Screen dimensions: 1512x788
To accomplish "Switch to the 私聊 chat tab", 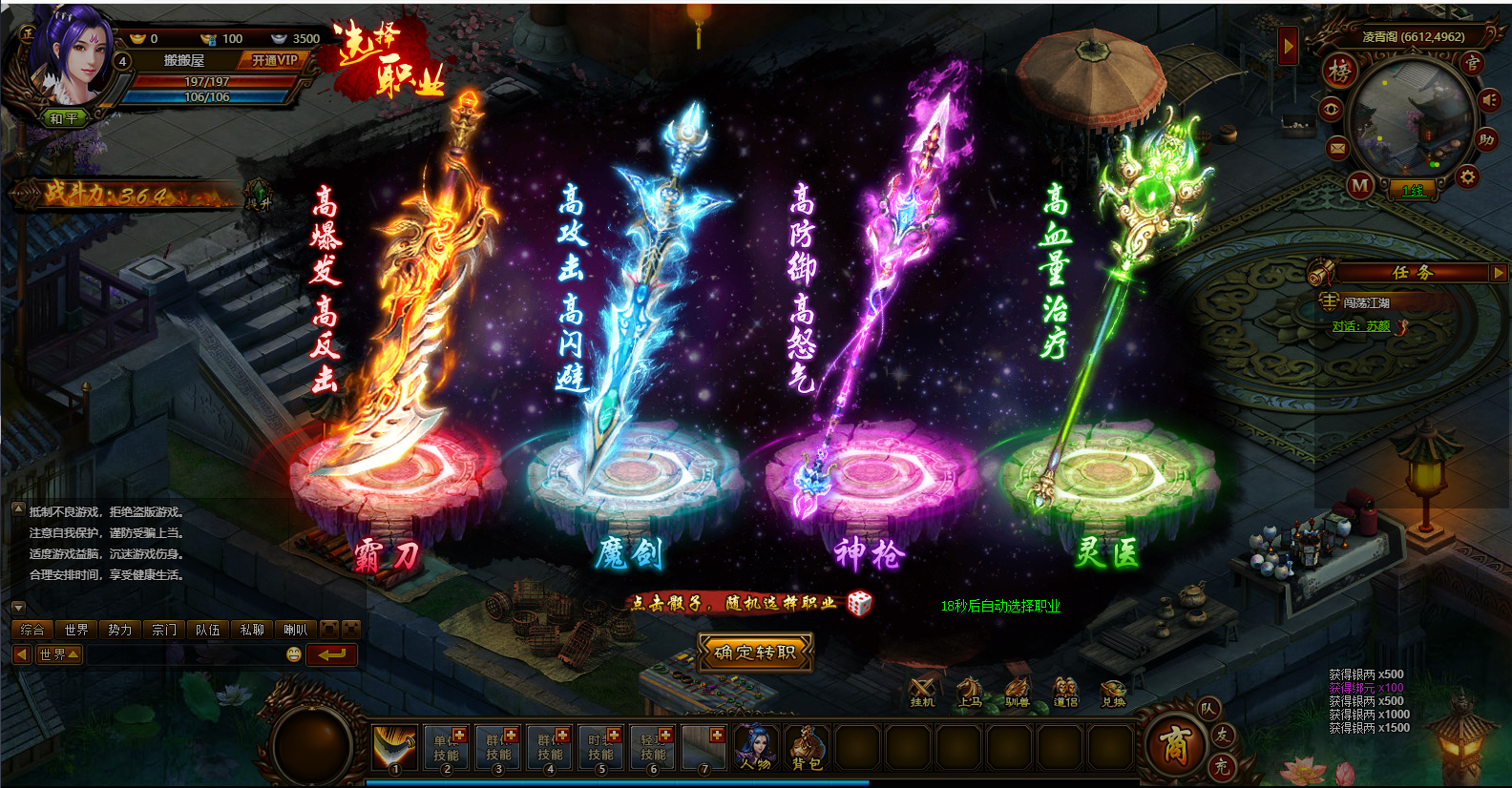I will [x=252, y=630].
